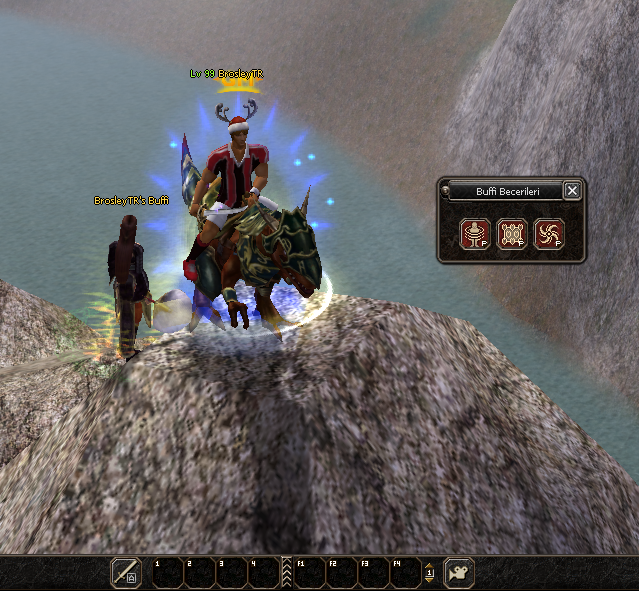This screenshot has height=591, width=639.
Task: Switch quickslot page with the arrow stepper
Action: [429, 573]
